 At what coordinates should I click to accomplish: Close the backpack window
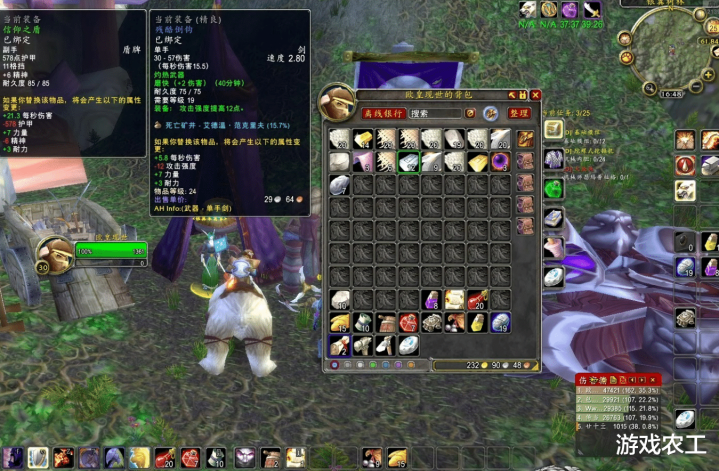point(535,95)
